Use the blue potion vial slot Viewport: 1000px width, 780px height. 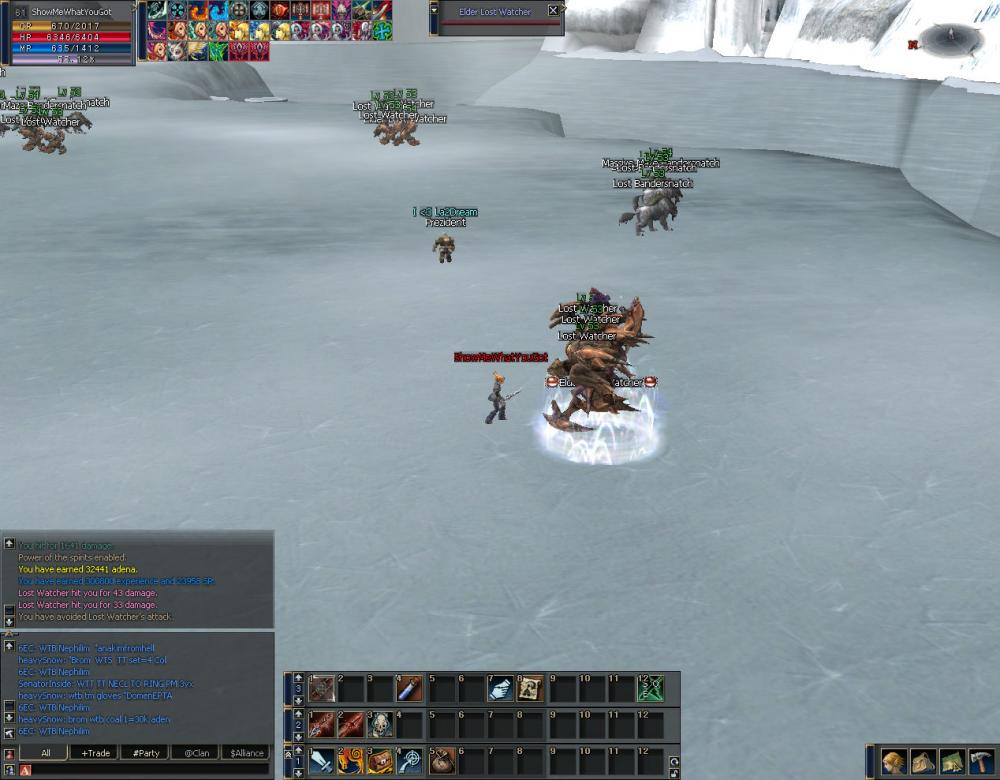(411, 688)
